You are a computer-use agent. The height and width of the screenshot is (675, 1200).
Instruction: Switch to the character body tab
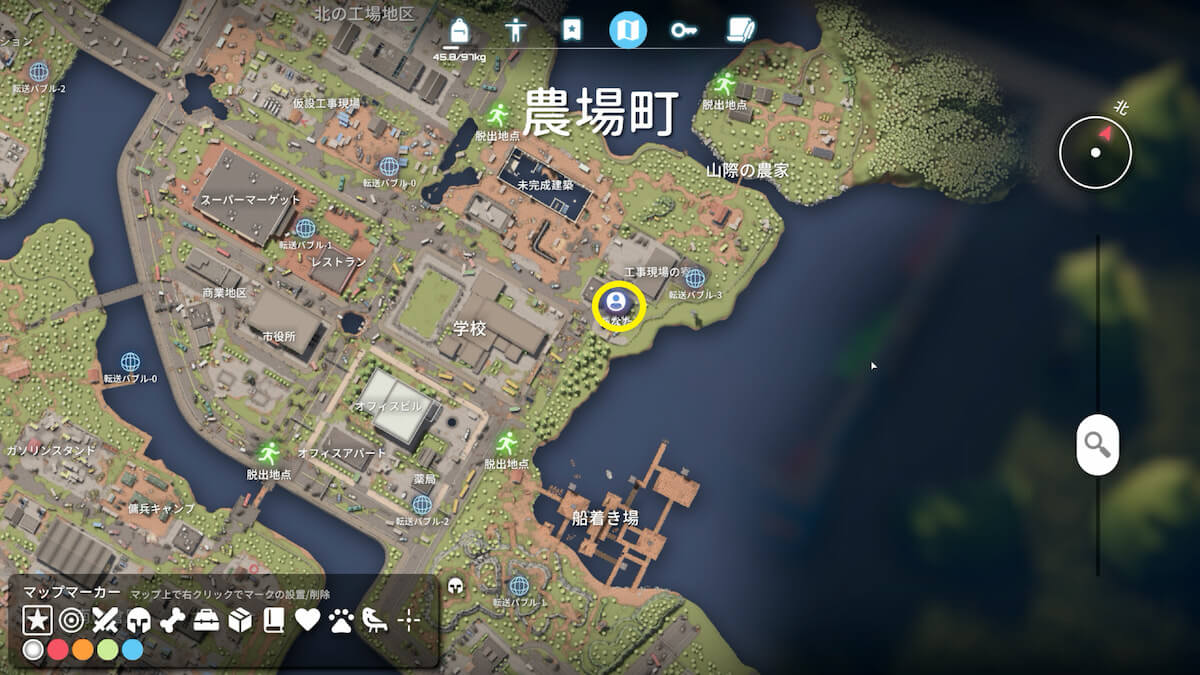(516, 30)
